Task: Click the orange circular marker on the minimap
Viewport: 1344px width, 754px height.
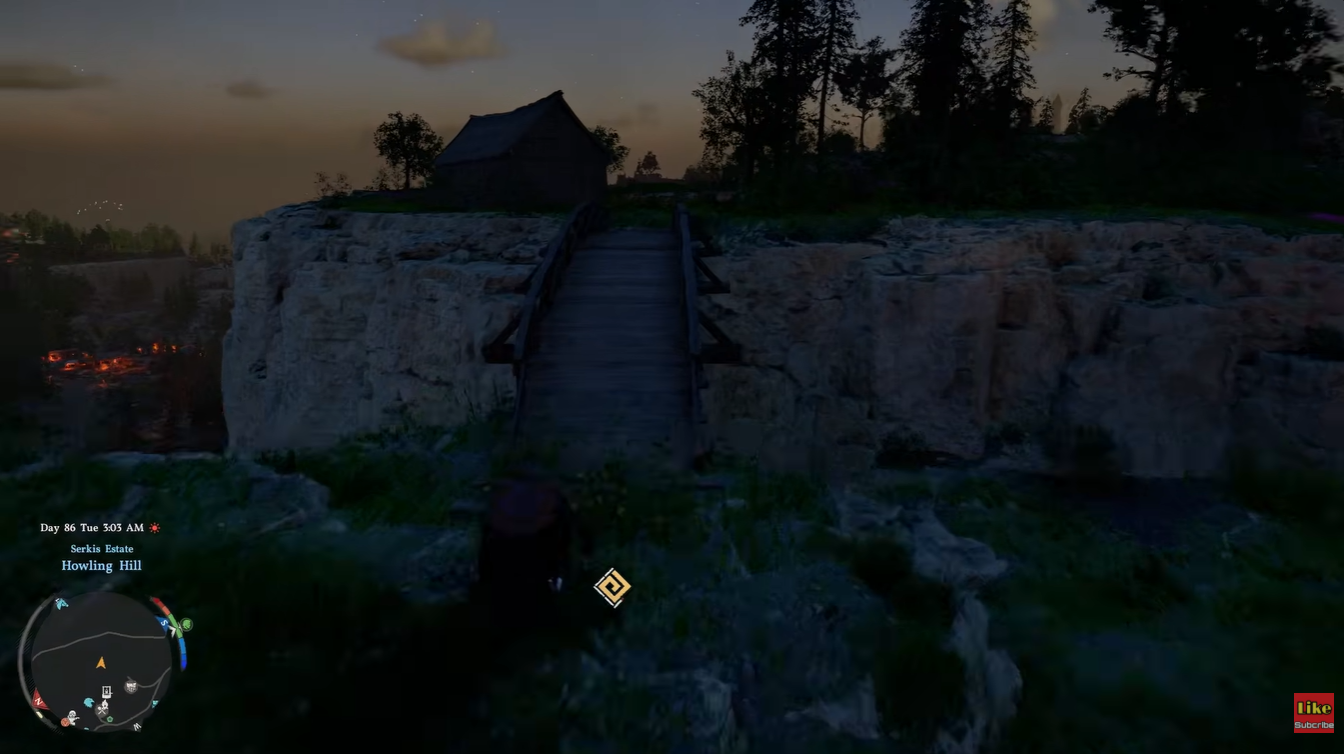Action: [65, 721]
